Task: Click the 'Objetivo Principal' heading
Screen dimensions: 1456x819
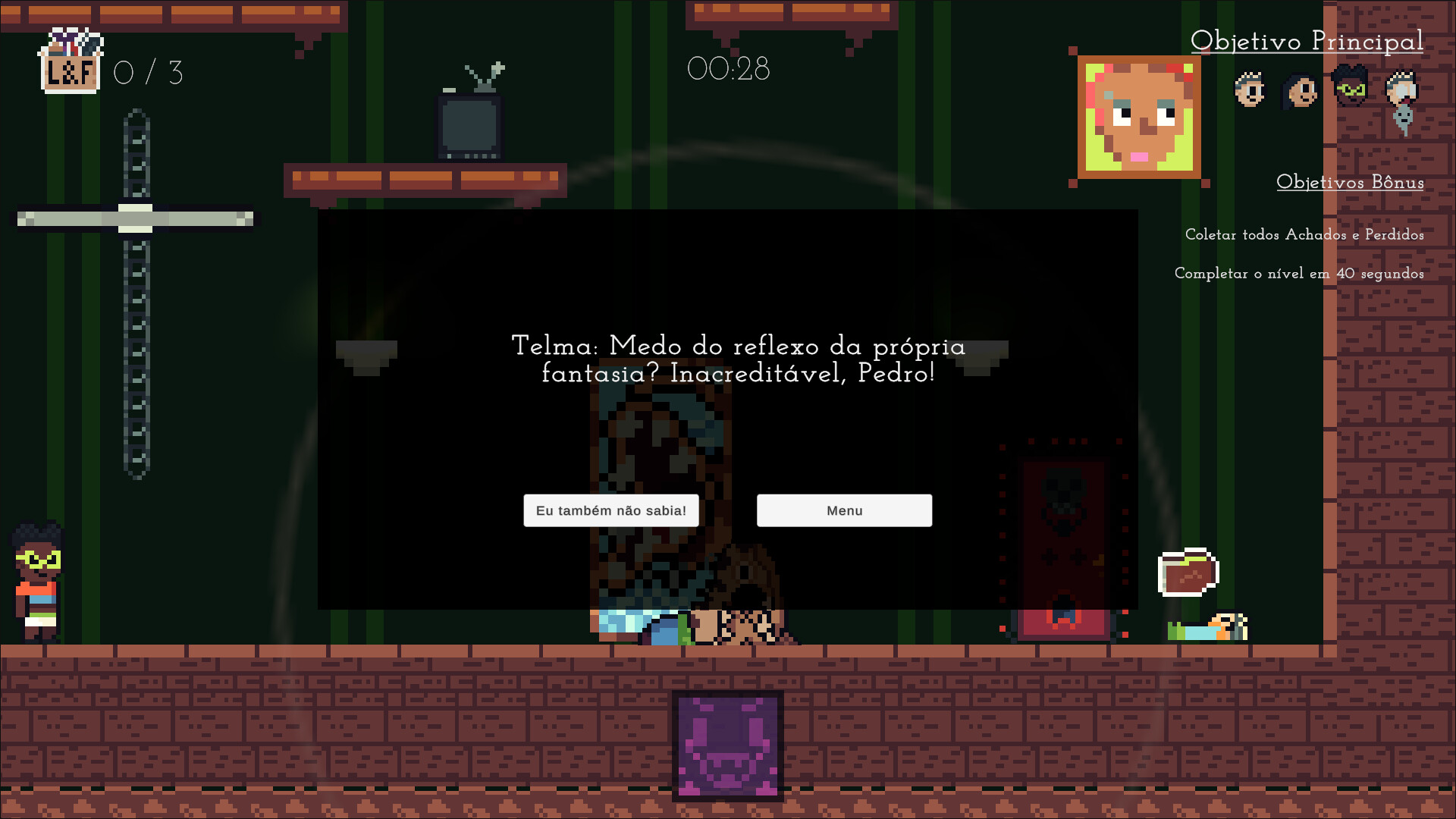Action: point(1308,42)
